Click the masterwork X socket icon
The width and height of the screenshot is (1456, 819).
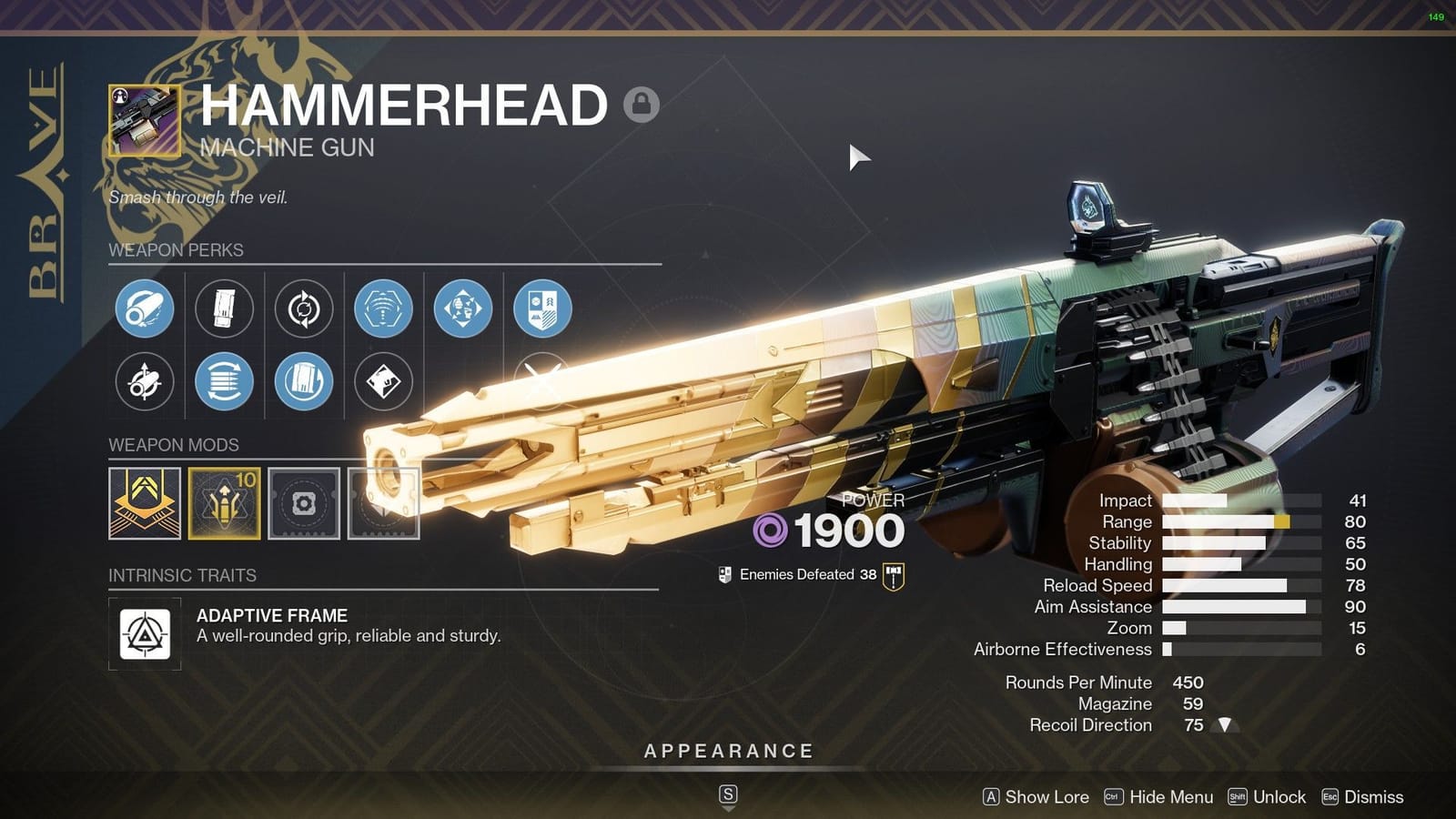[x=542, y=383]
